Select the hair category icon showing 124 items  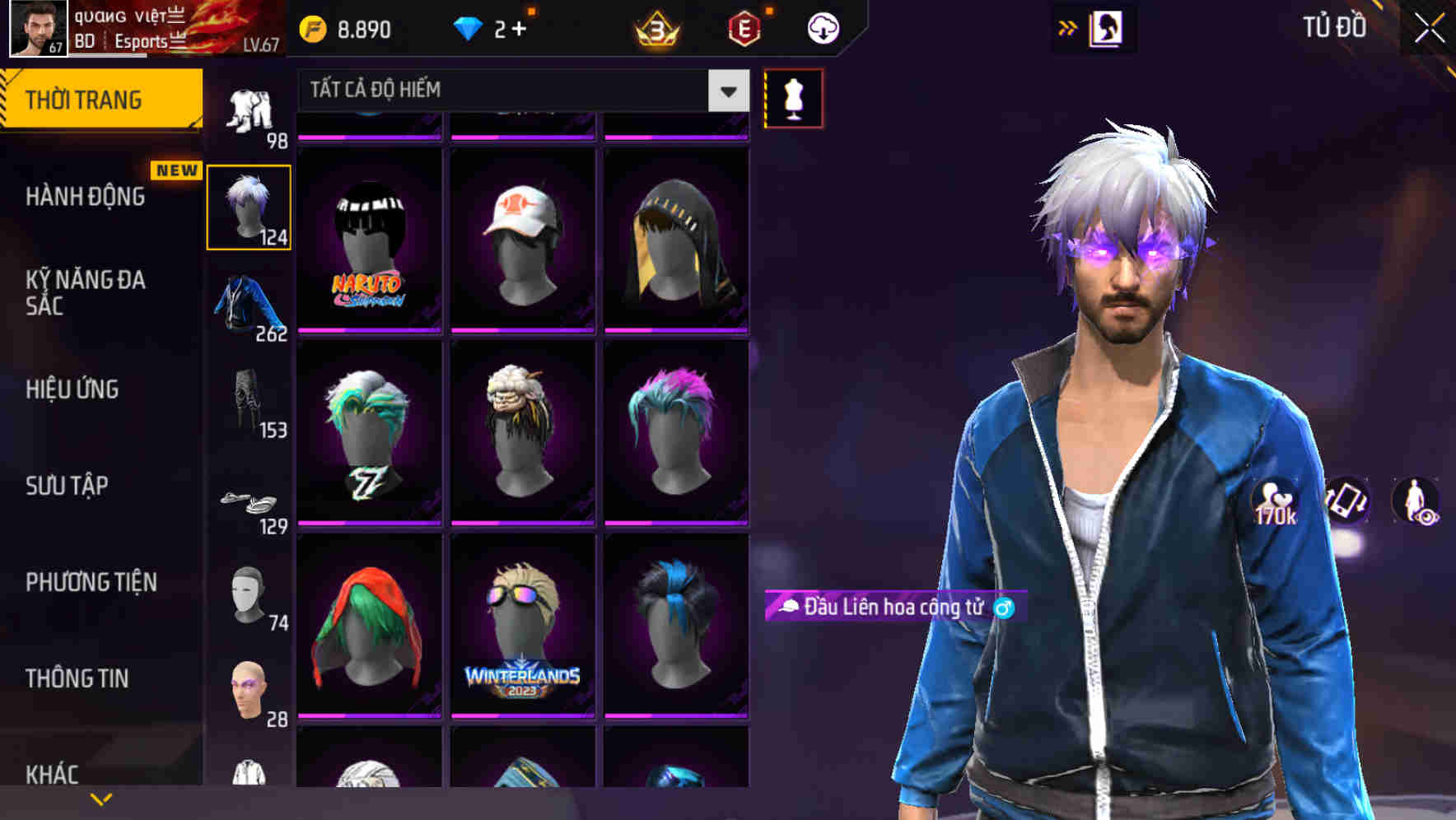[249, 204]
